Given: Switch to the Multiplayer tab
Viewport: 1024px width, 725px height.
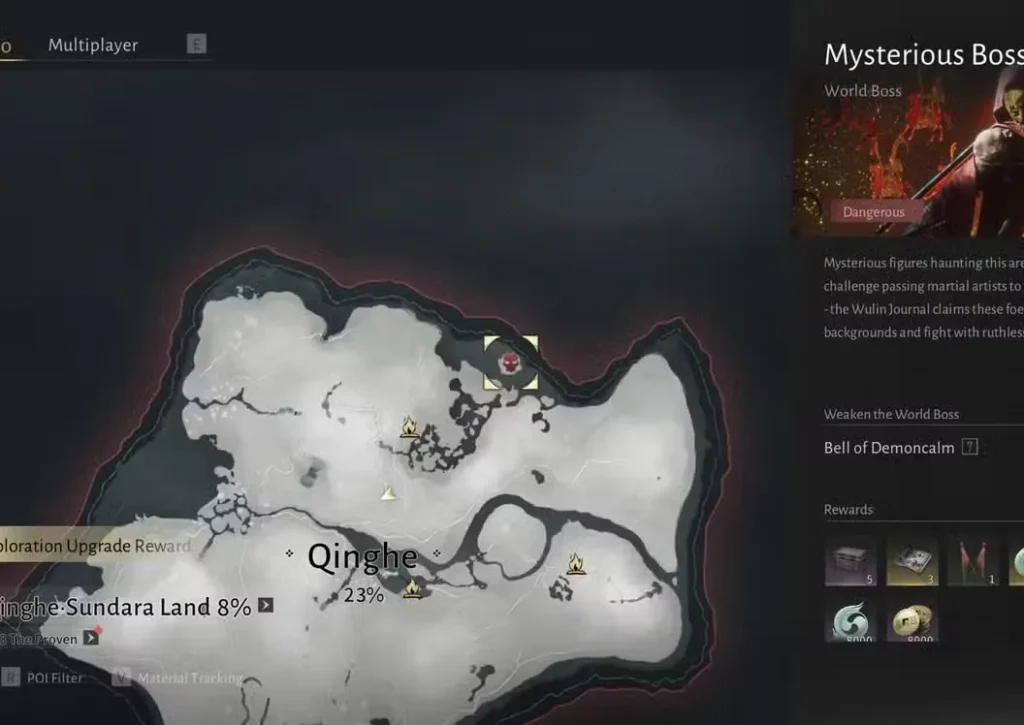Looking at the screenshot, I should pyautogui.click(x=93, y=45).
